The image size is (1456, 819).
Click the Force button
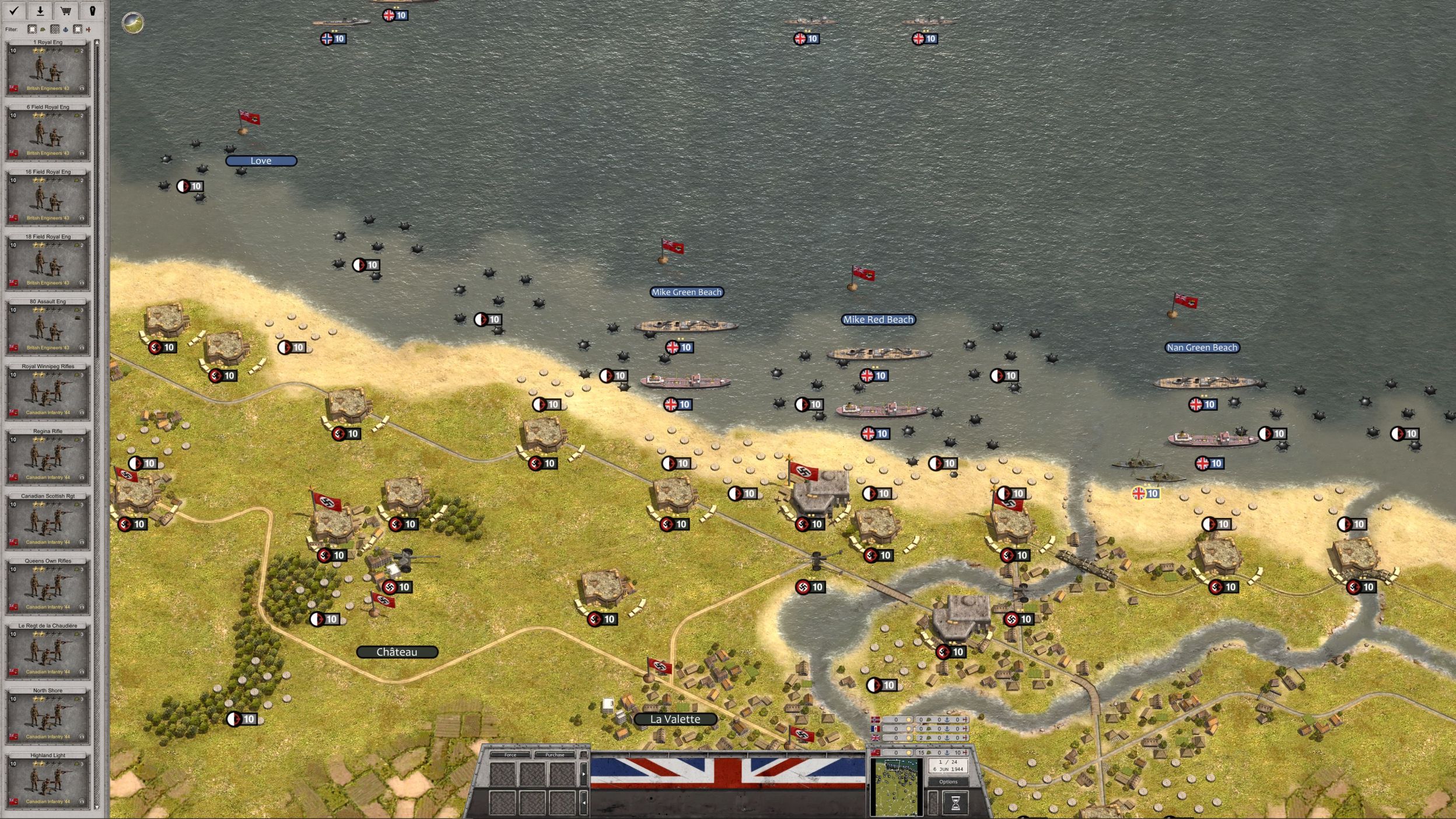(510, 755)
